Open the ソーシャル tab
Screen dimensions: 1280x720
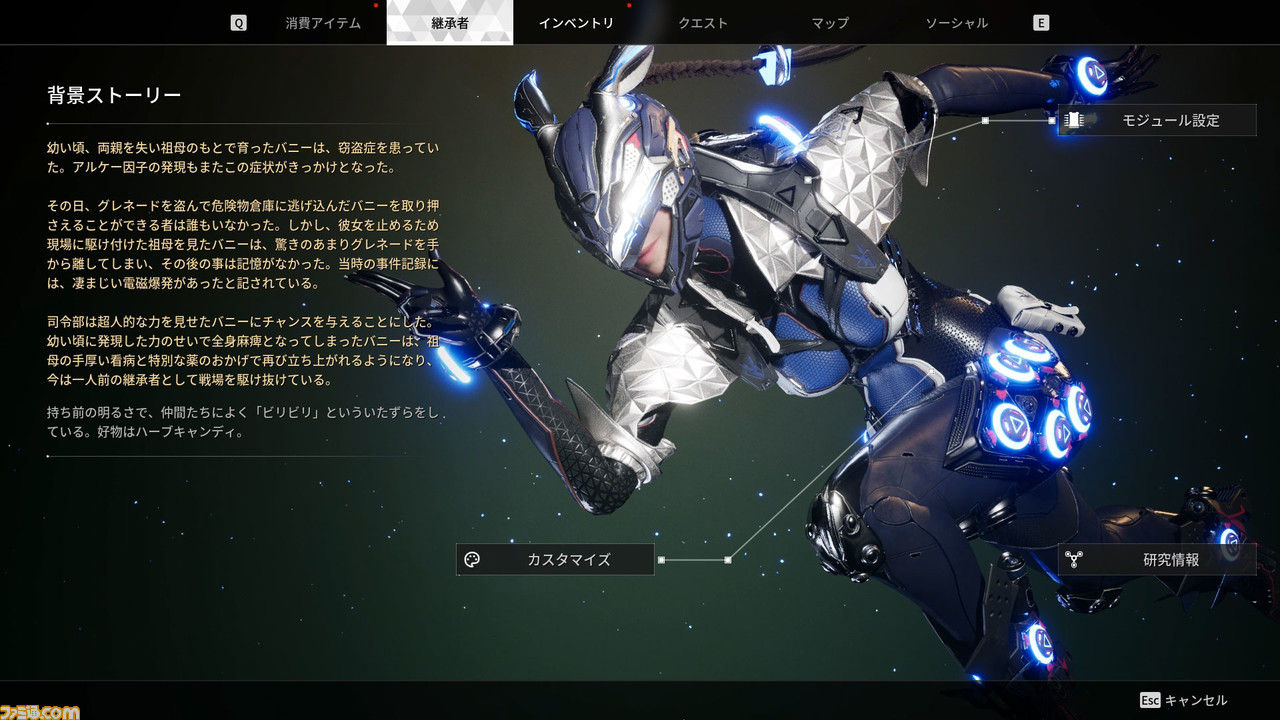click(956, 23)
